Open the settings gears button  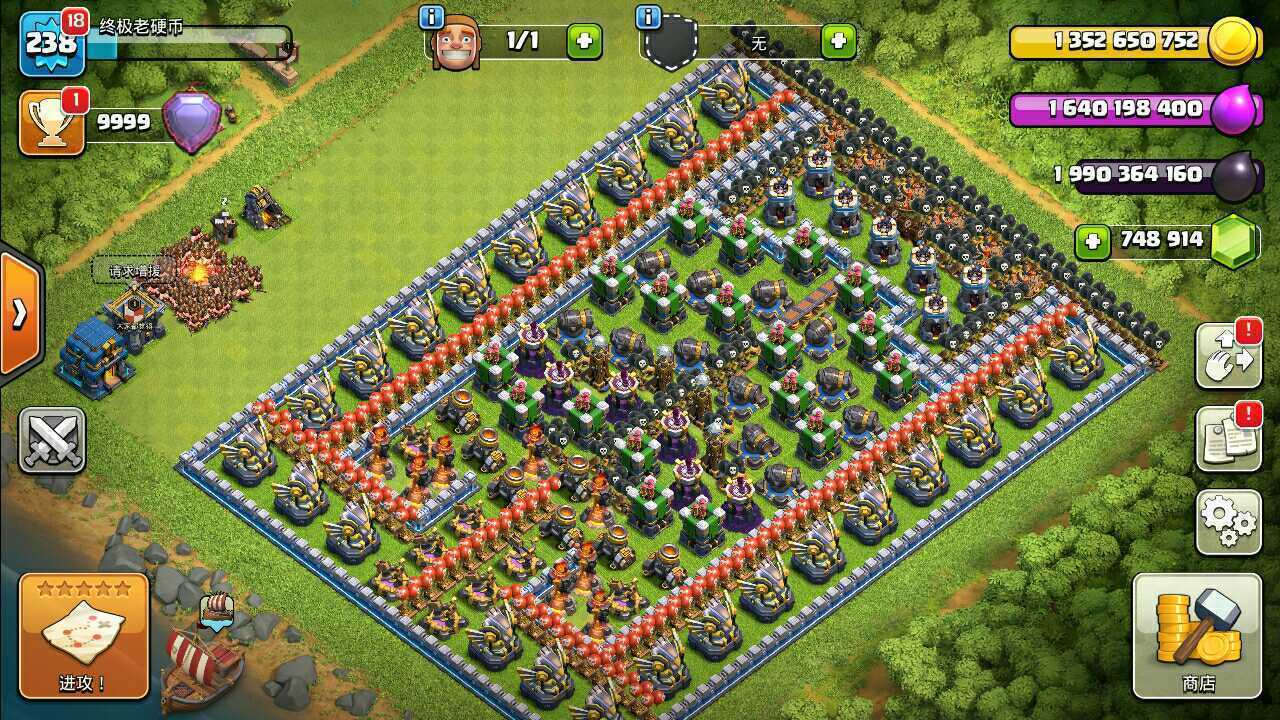pos(1228,522)
